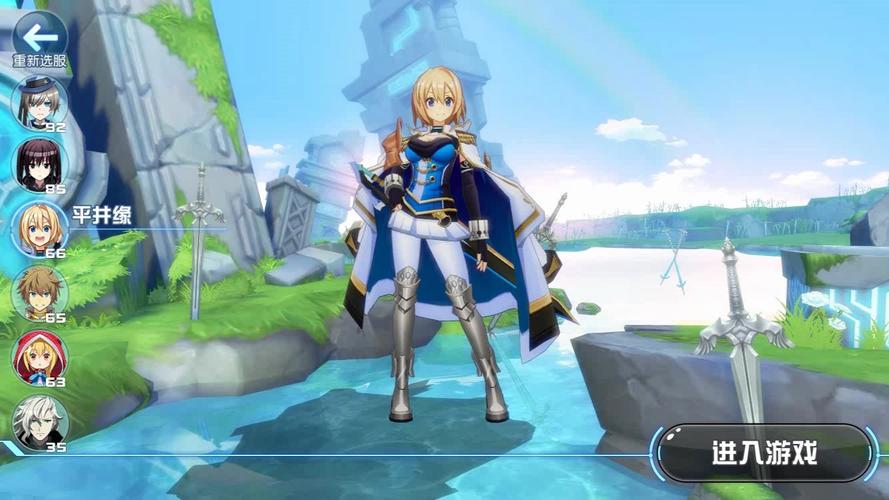Choose the level 63 red-hooded character portrait
Viewport: 889px width, 500px height.
coord(40,356)
